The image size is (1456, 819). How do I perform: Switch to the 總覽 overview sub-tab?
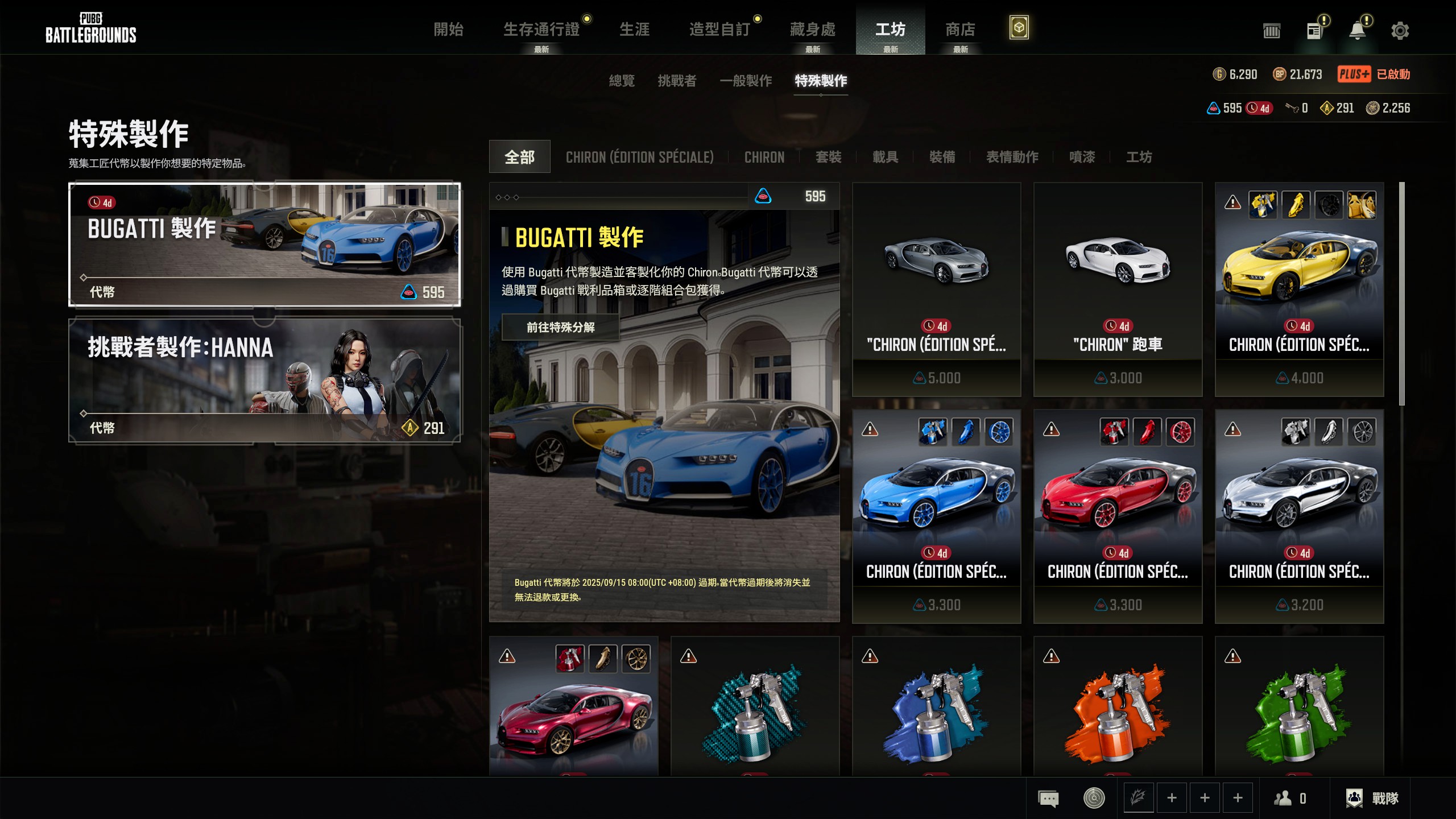(622, 81)
